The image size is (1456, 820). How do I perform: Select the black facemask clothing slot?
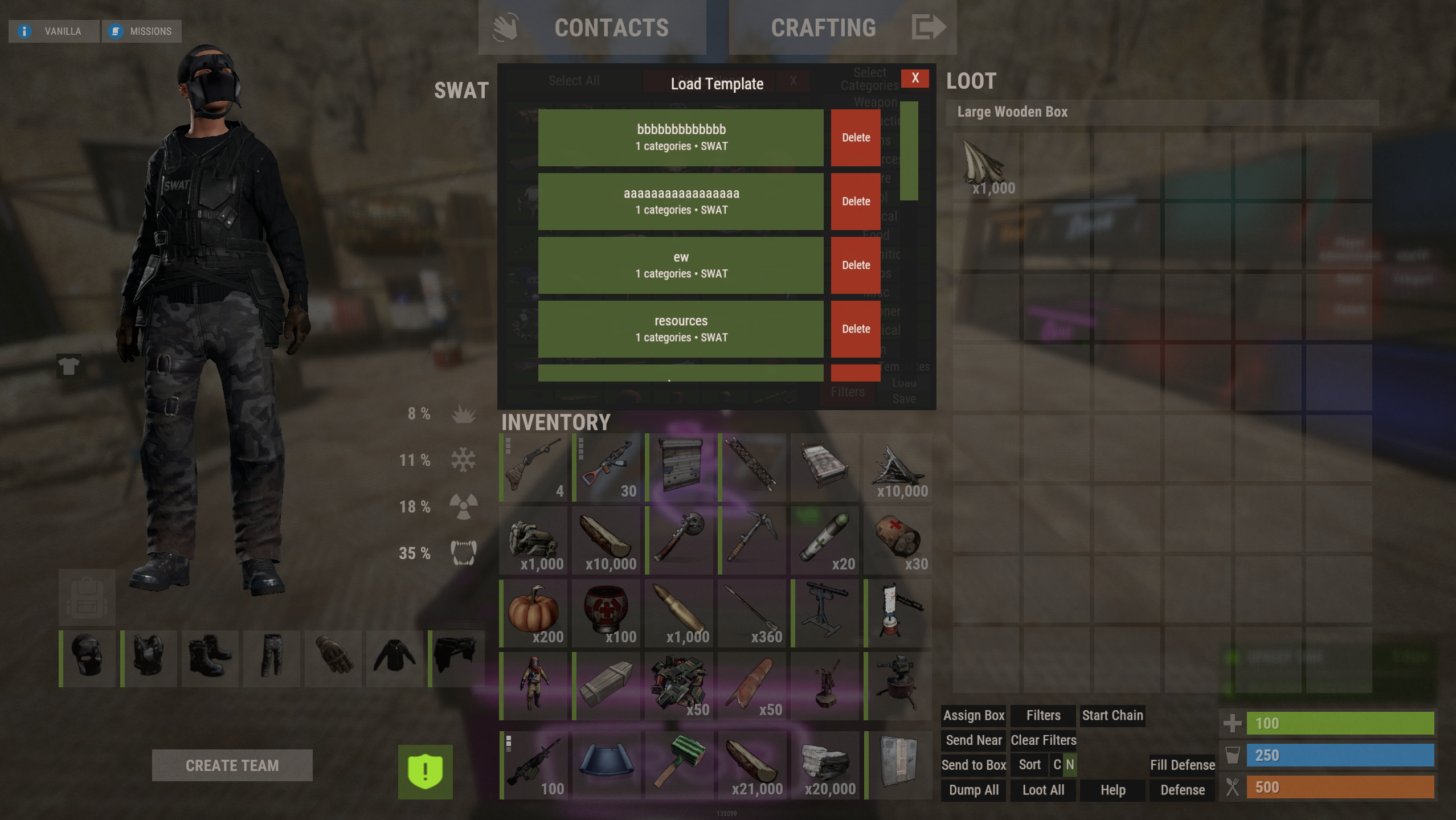[x=87, y=659]
